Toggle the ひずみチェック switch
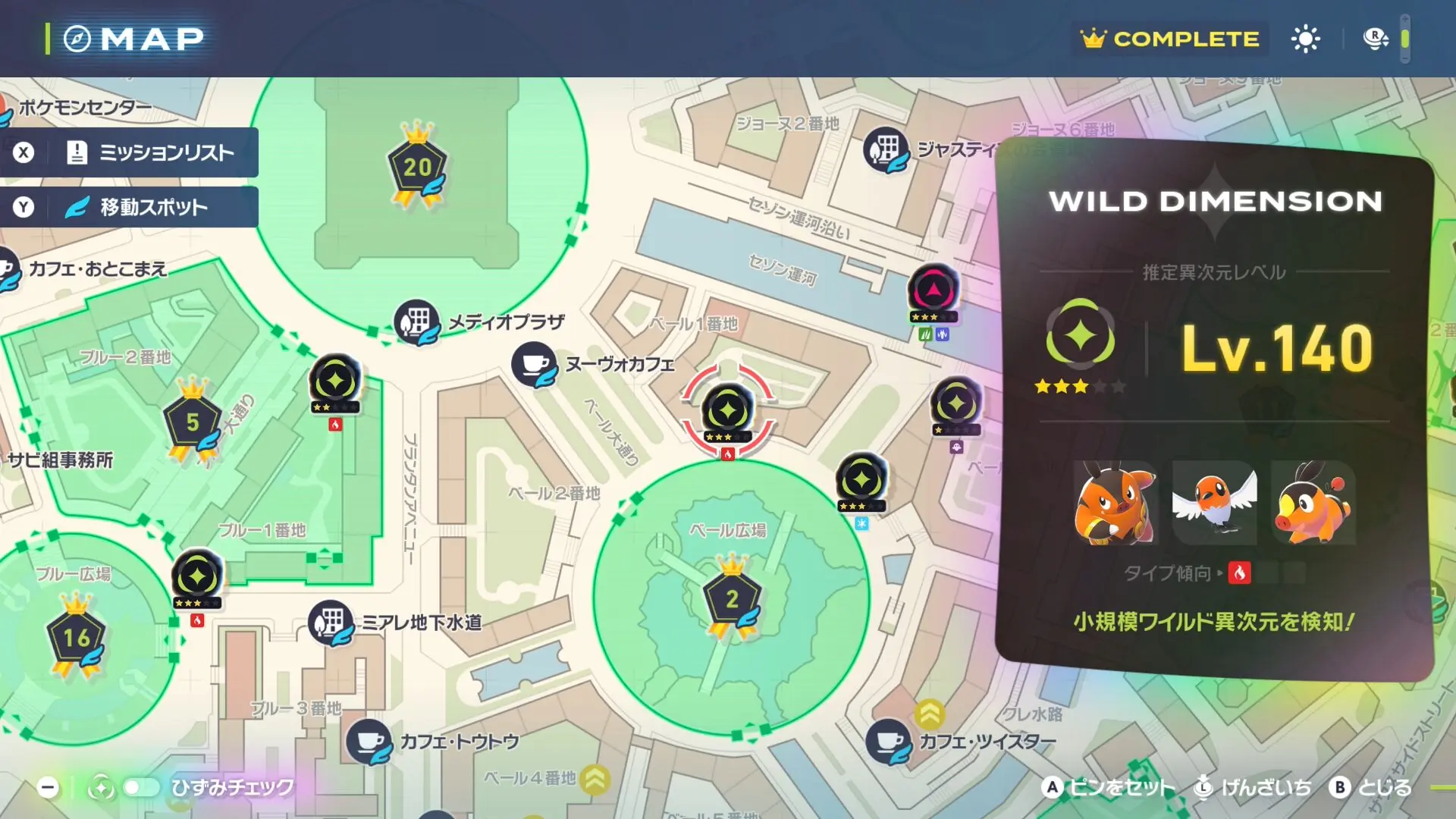The image size is (1456, 819). point(140,788)
